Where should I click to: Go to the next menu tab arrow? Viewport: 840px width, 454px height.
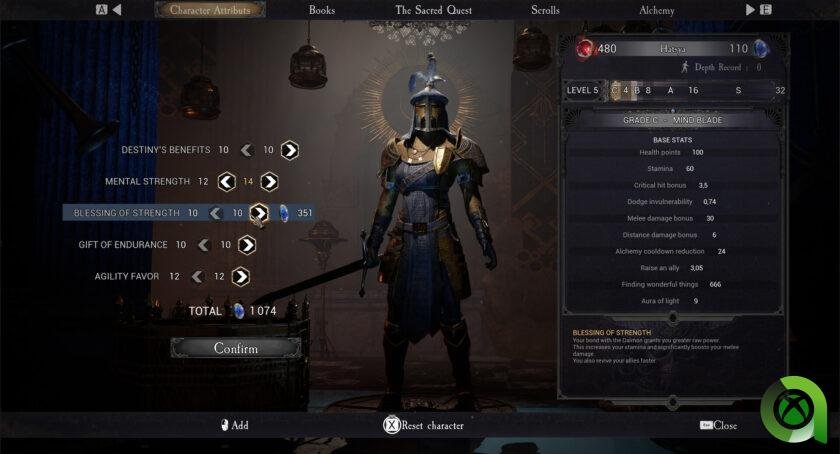pos(751,10)
